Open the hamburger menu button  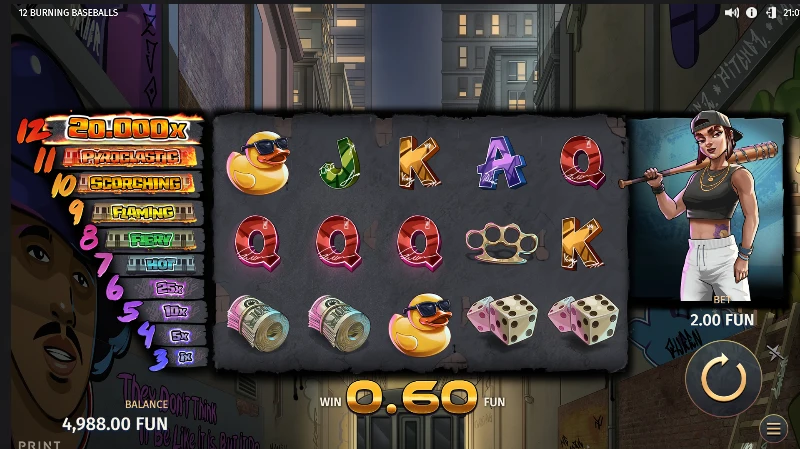click(x=773, y=429)
